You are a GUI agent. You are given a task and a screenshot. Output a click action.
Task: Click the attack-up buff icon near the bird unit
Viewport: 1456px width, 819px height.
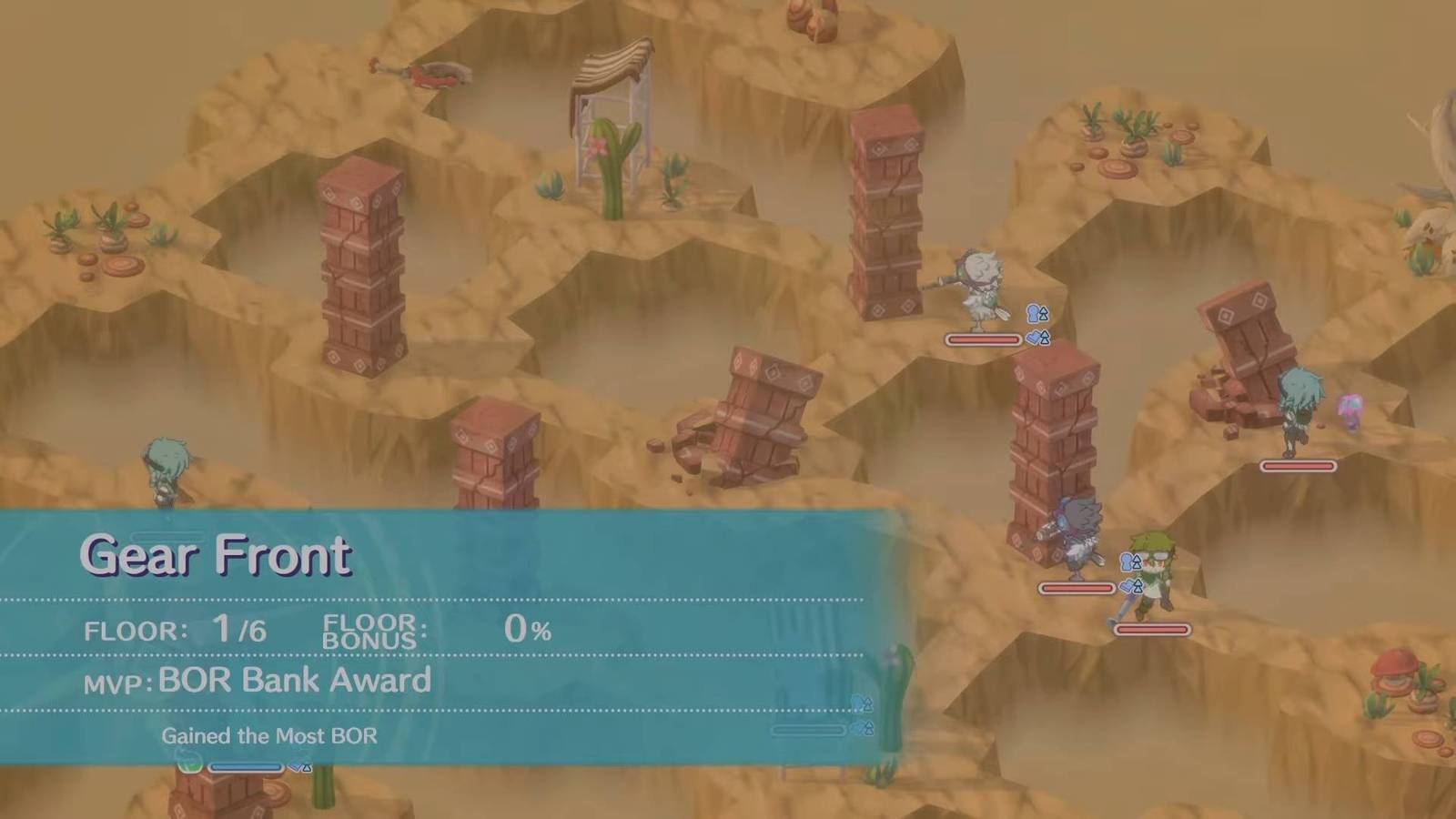coord(1036,314)
